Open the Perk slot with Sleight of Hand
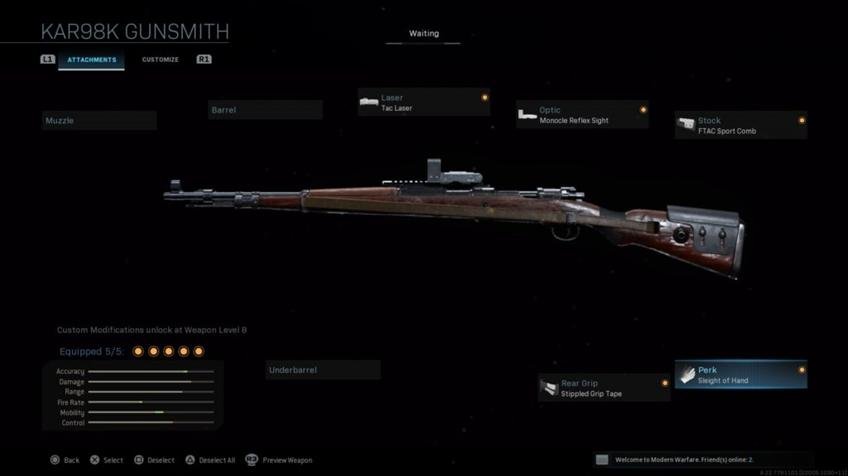Image resolution: width=848 pixels, height=476 pixels. pos(741,375)
